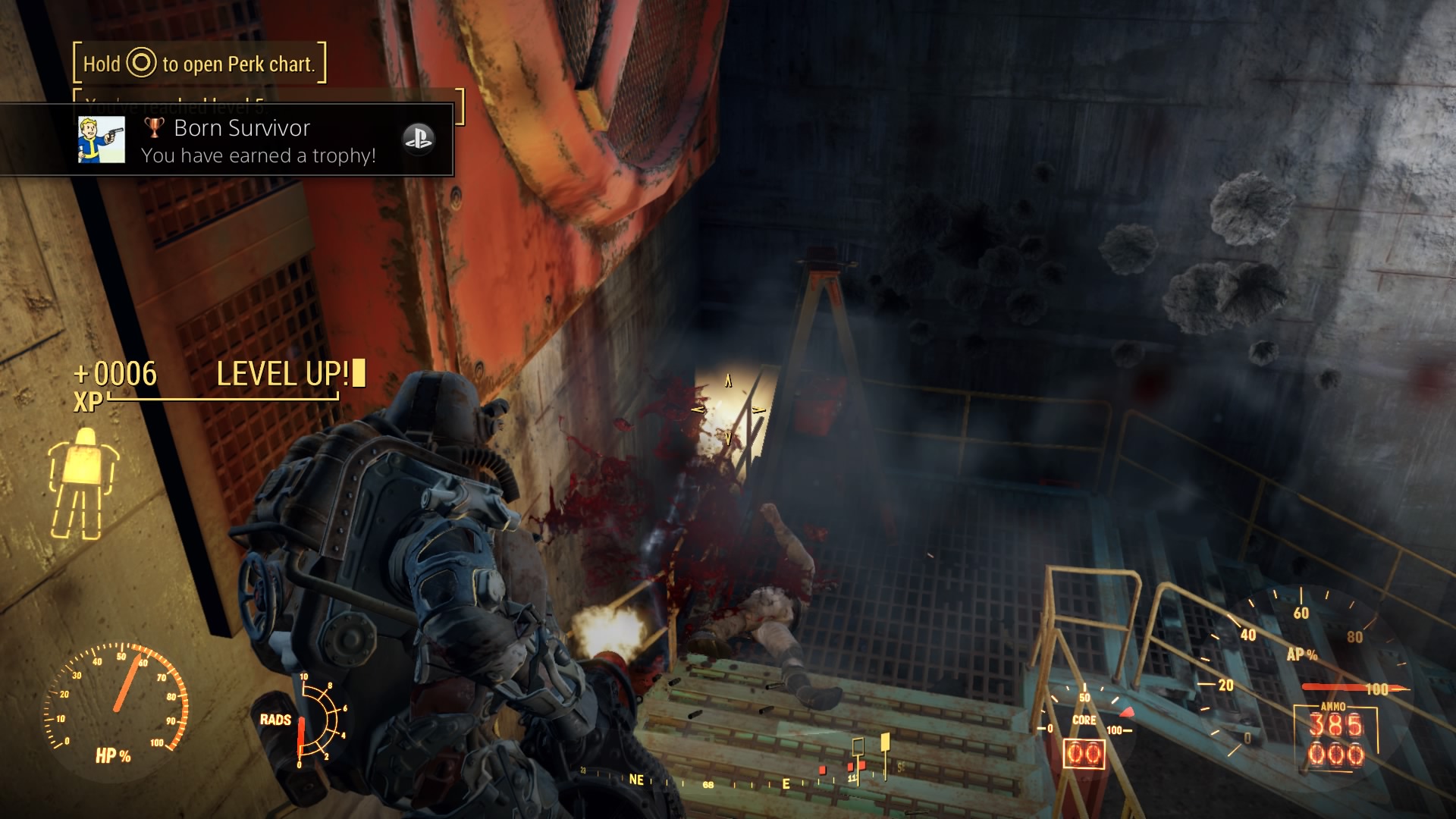Click the LEVEL UP! banner
1456x819 pixels.
tap(284, 374)
